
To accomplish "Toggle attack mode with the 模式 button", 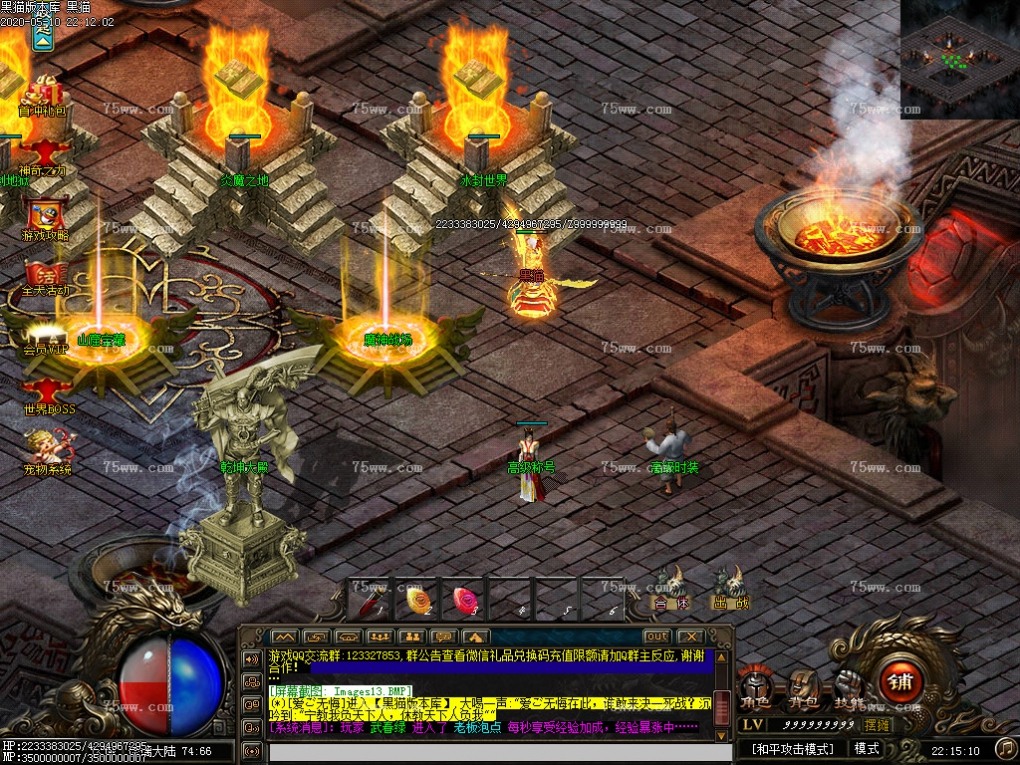I will (x=866, y=748).
